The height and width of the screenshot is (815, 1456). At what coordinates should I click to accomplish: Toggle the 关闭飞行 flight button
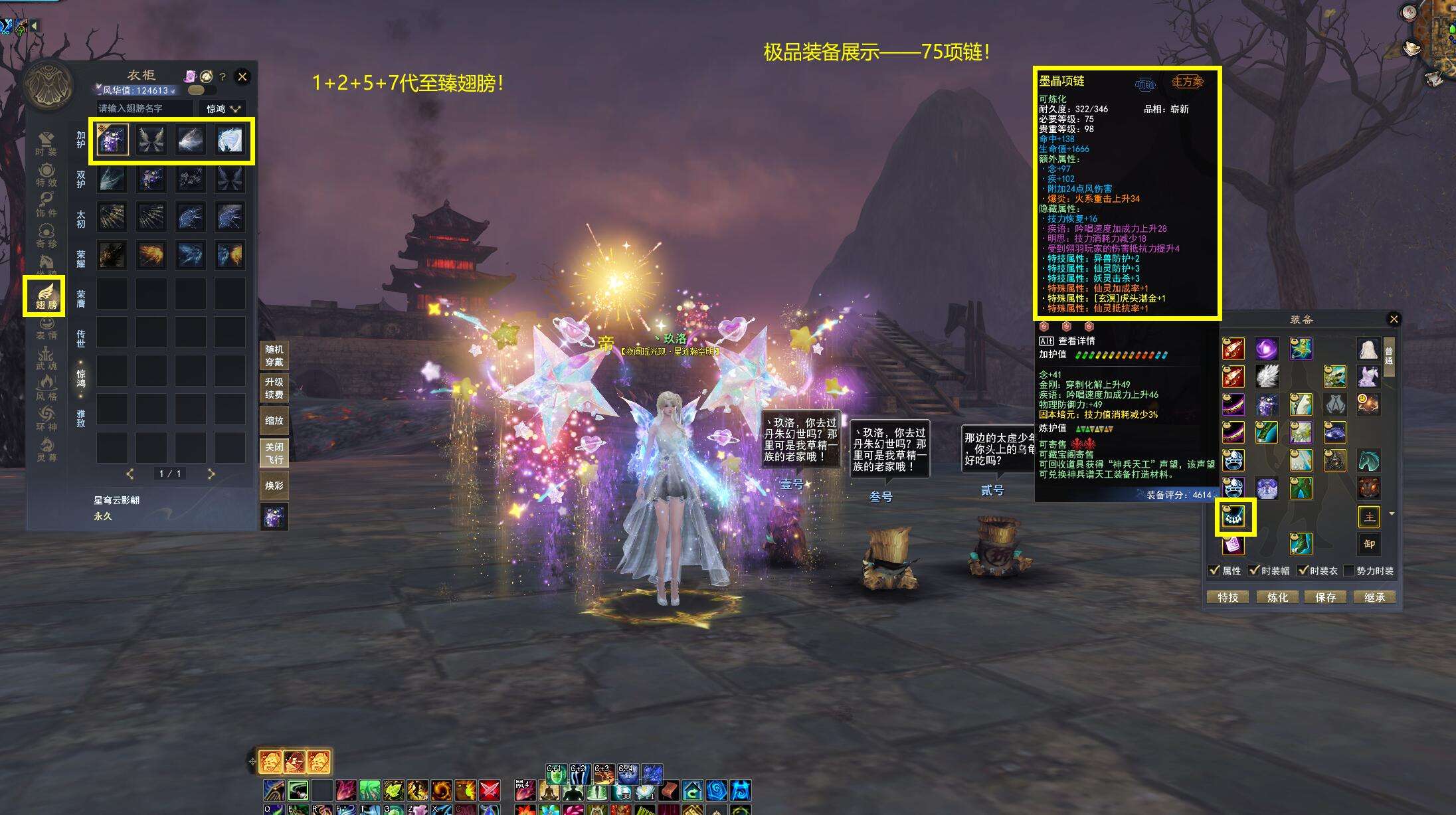pos(274,453)
